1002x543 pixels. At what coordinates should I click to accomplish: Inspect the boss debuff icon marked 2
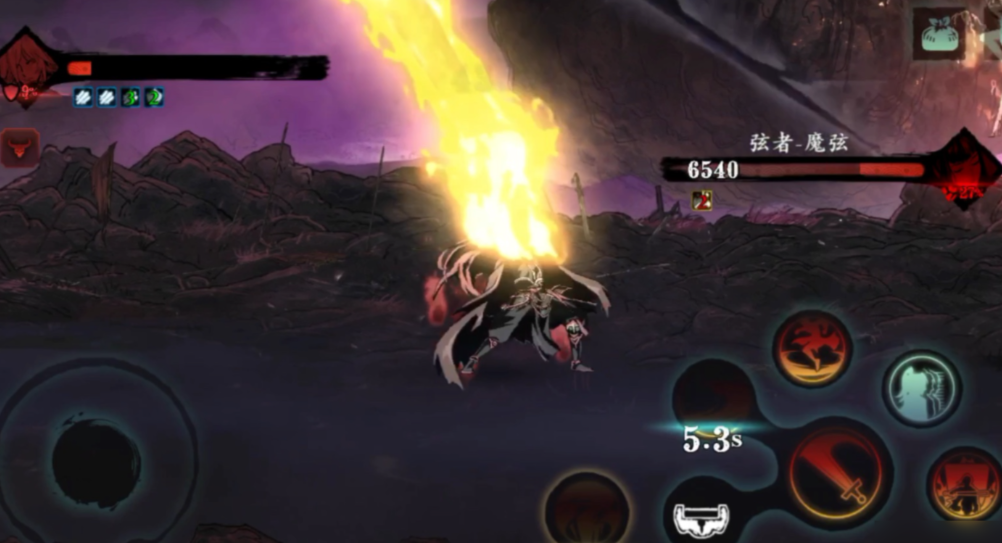click(702, 198)
